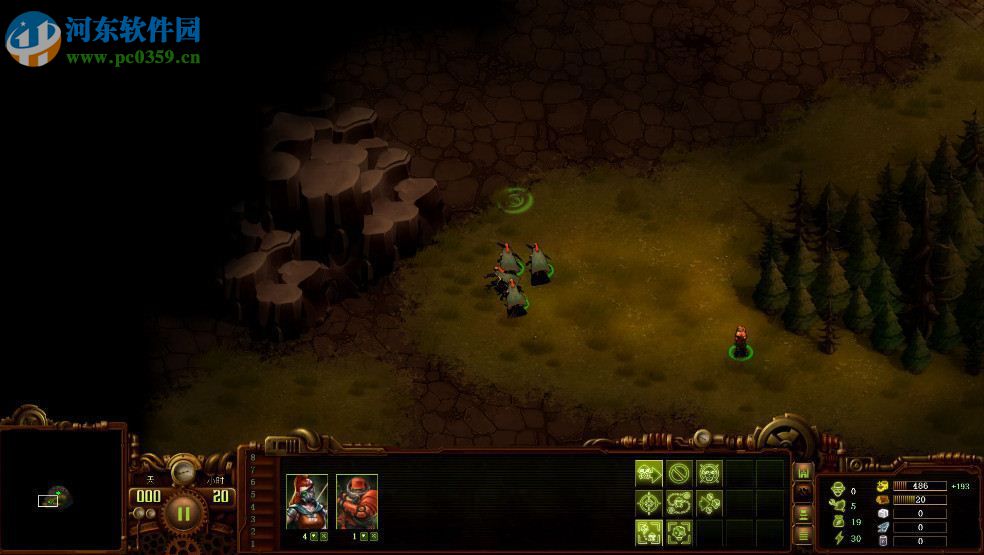The width and height of the screenshot is (984, 555).
Task: Activate the skull-and-arrow attack-move command
Action: click(x=649, y=473)
